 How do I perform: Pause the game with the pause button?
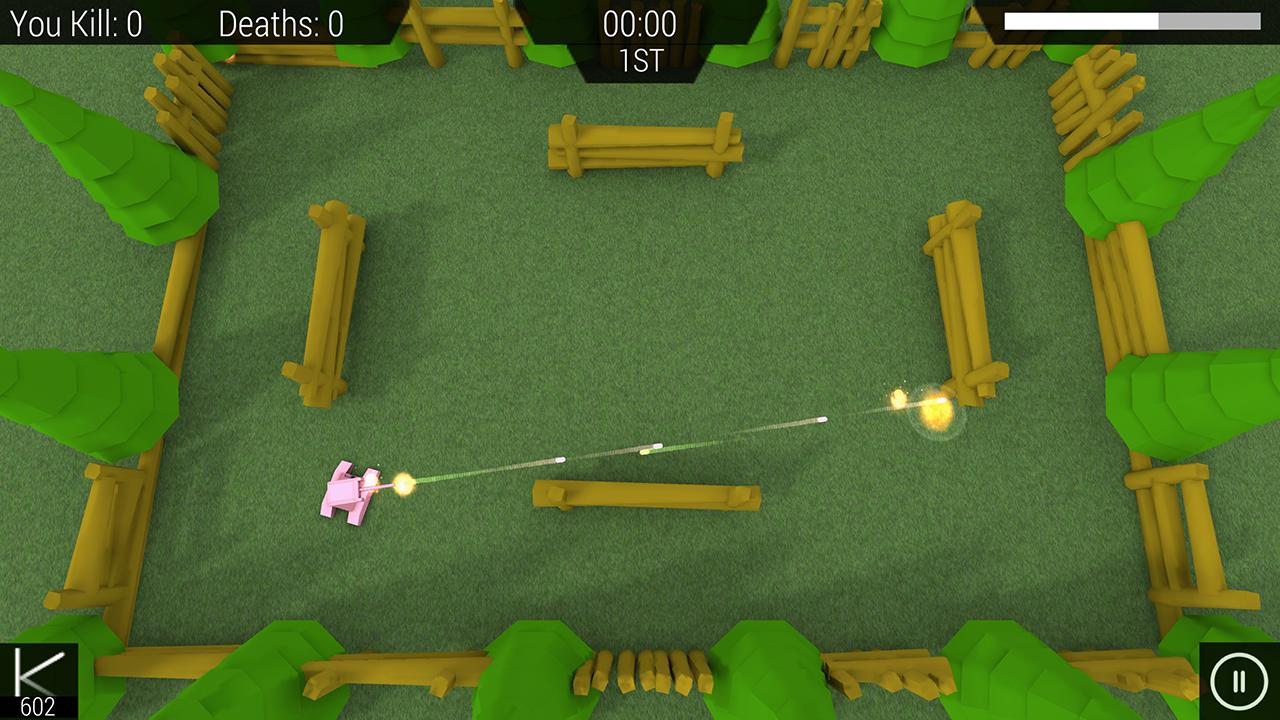tap(1238, 682)
